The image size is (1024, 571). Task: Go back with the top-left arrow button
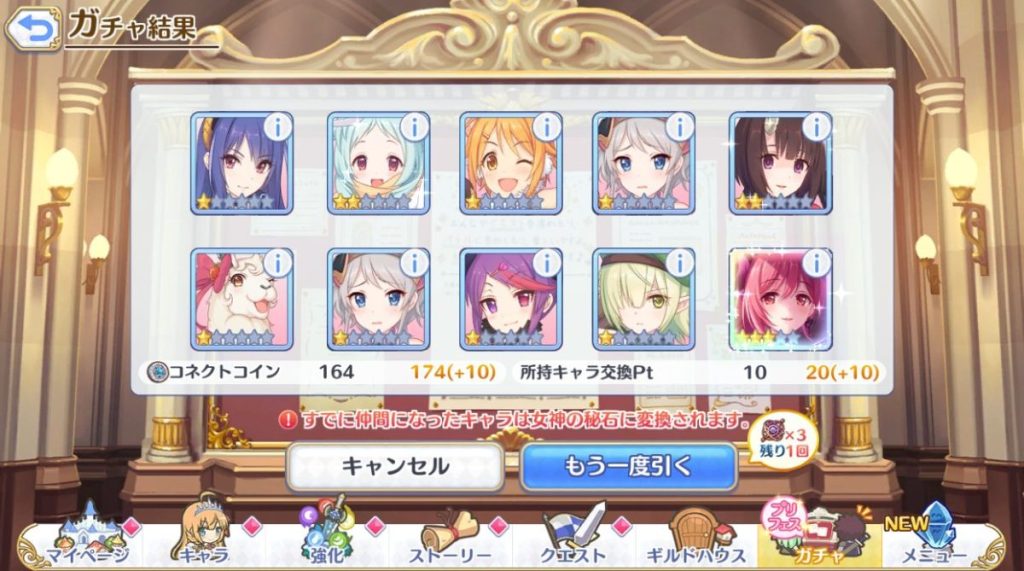coord(32,29)
